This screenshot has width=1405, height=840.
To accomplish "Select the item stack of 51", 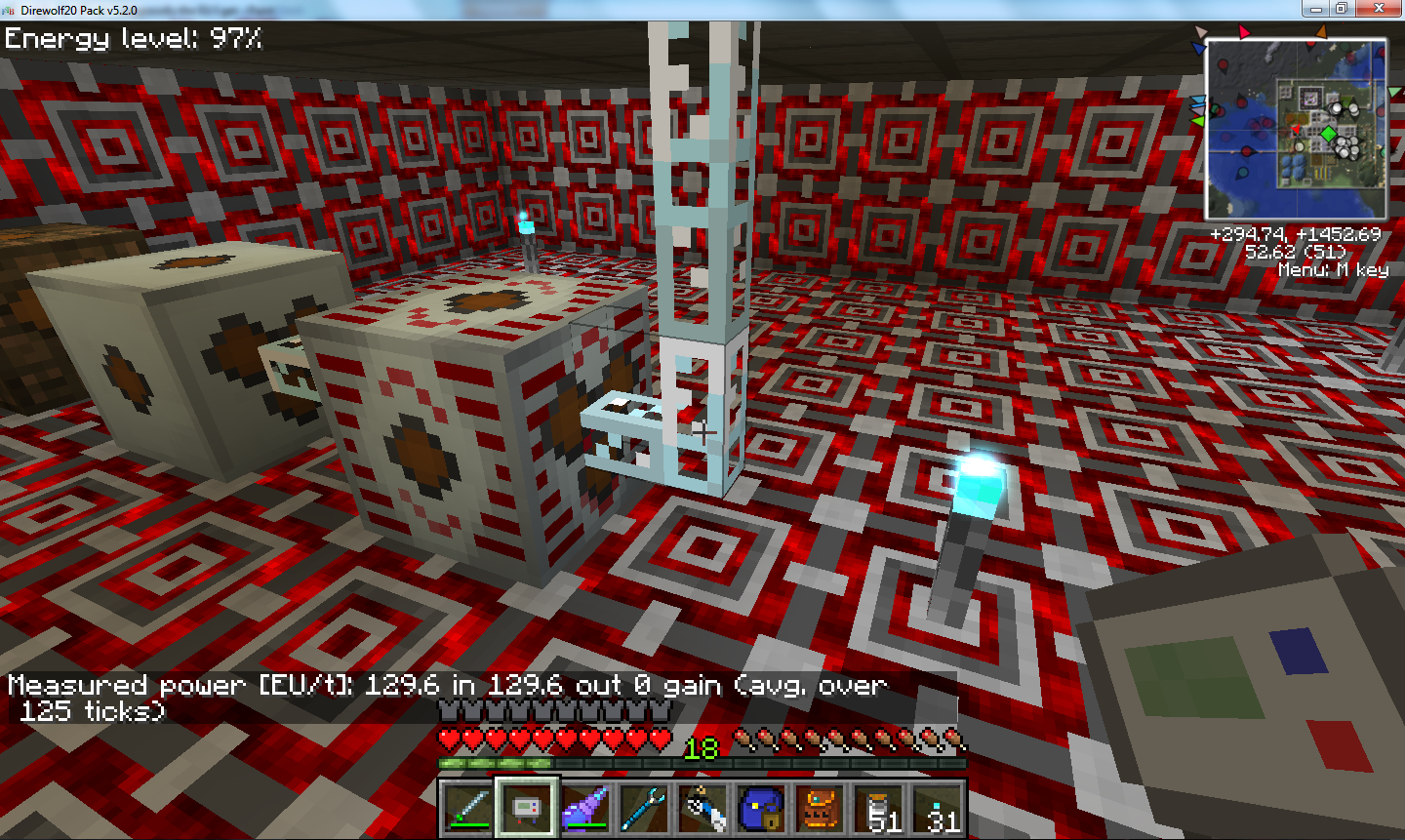I will pos(879,807).
